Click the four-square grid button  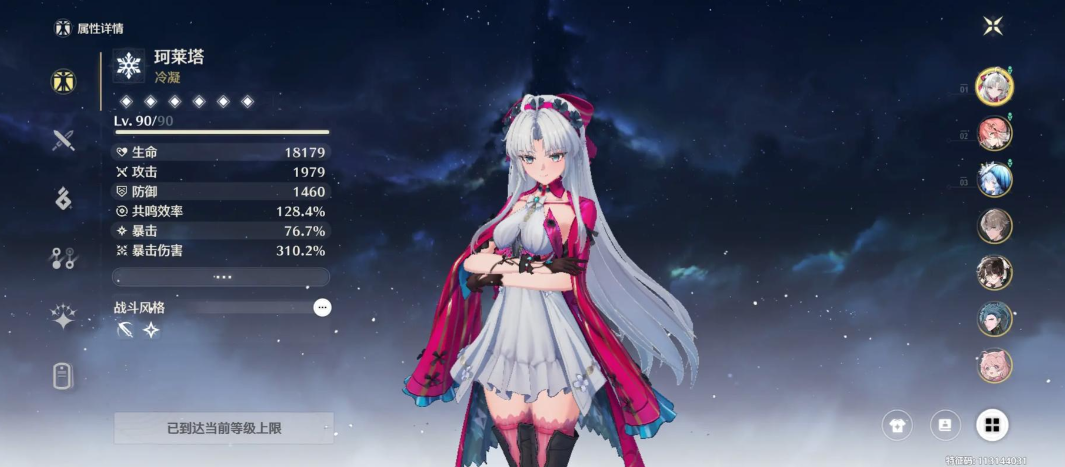pyautogui.click(x=992, y=425)
